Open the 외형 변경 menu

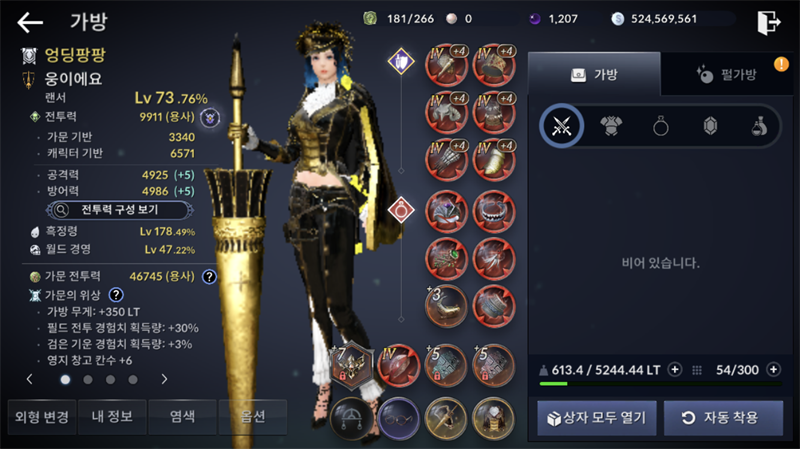click(38, 417)
